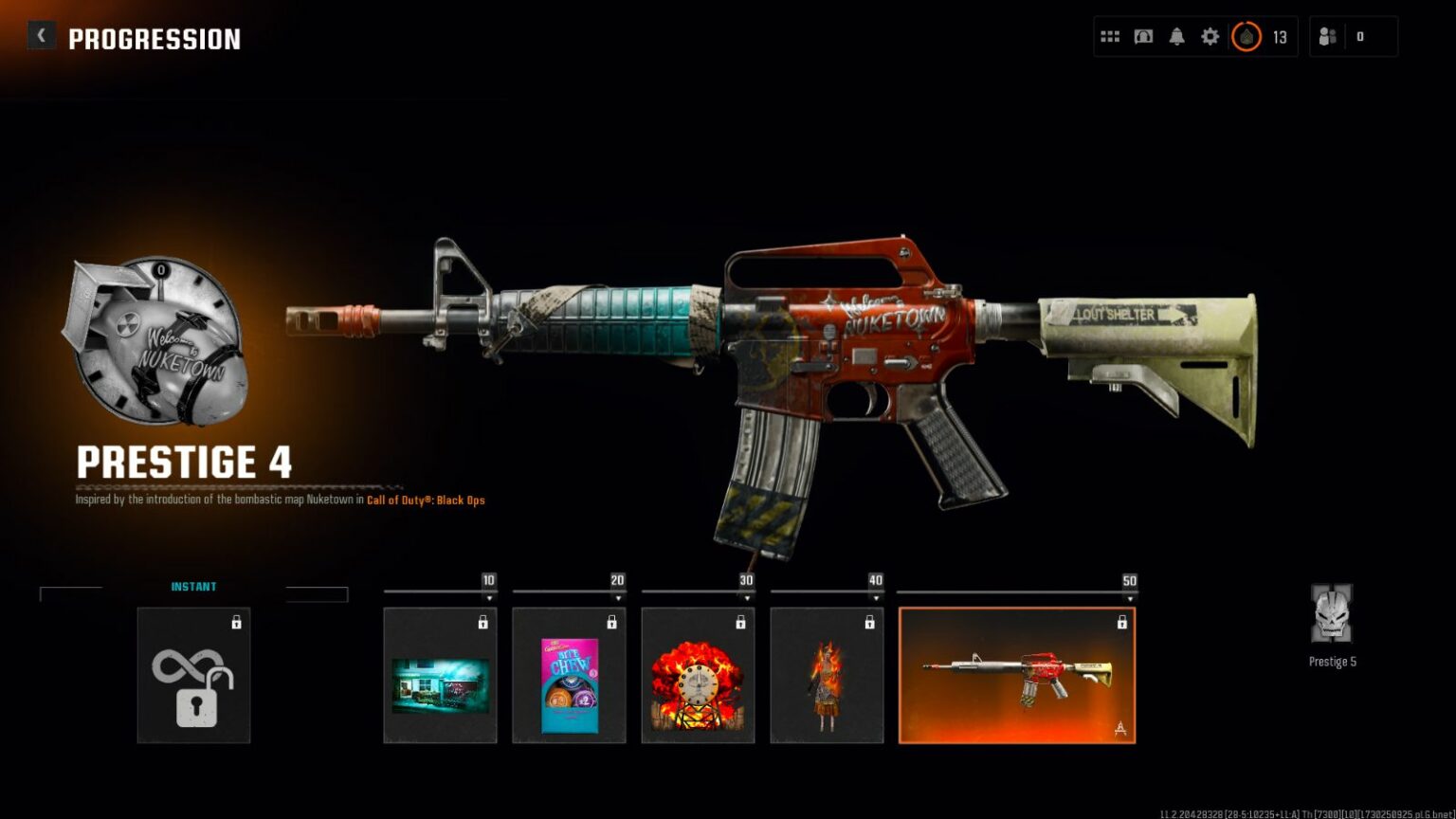Select the rank emblem next to 13
1456x819 pixels.
coord(1247,38)
